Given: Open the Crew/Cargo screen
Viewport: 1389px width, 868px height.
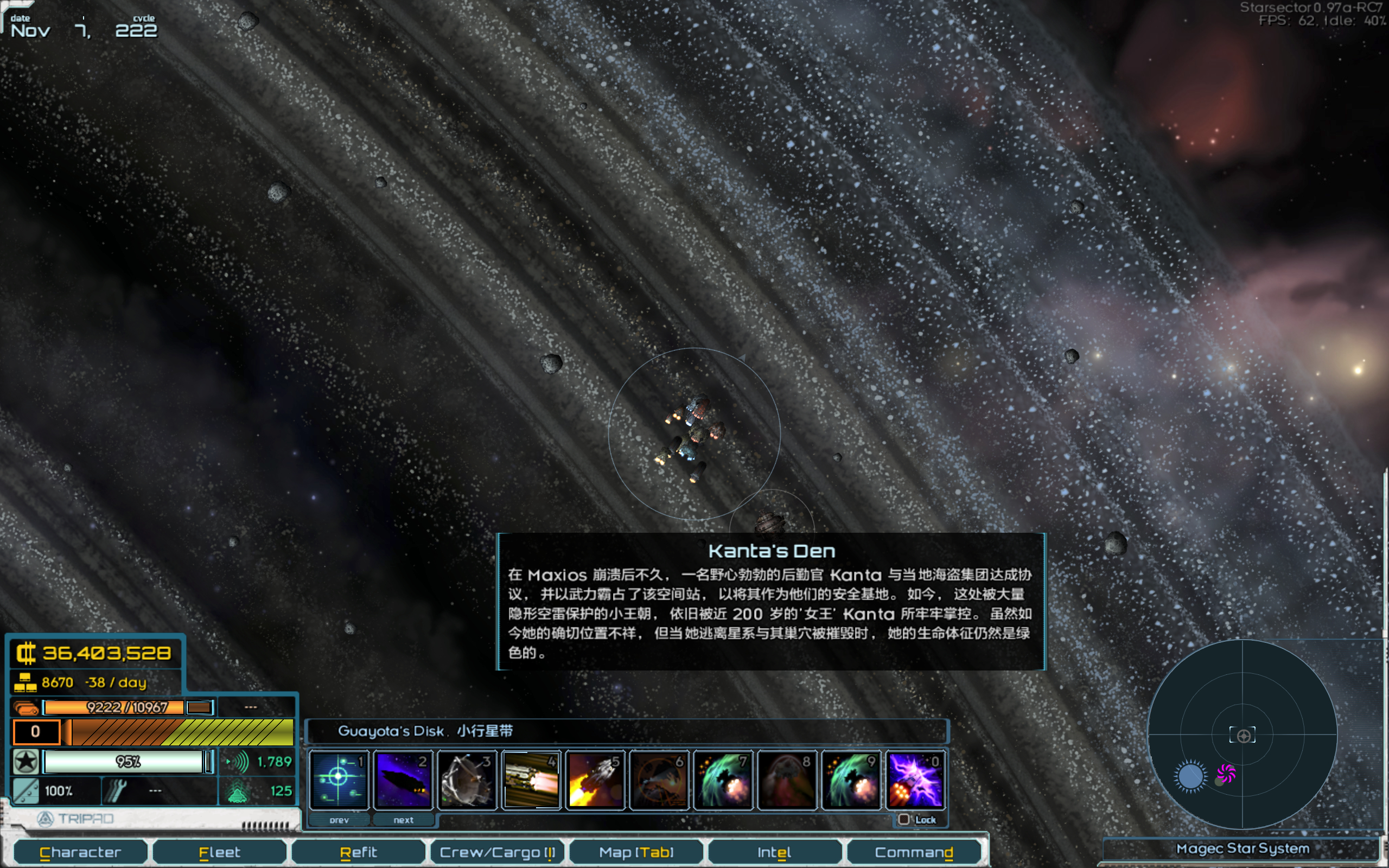Looking at the screenshot, I should click(497, 852).
